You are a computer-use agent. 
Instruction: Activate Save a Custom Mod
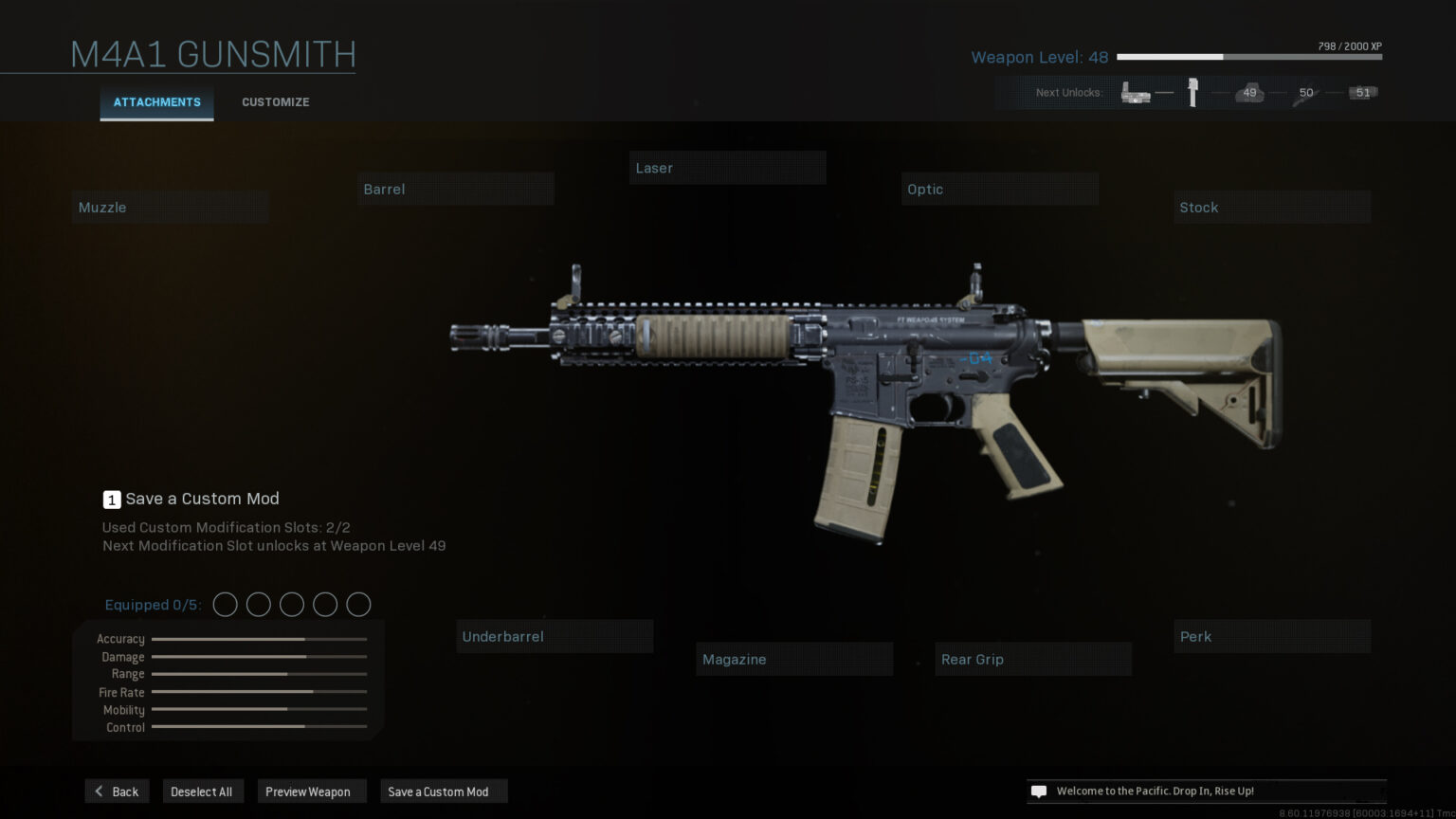pos(443,791)
